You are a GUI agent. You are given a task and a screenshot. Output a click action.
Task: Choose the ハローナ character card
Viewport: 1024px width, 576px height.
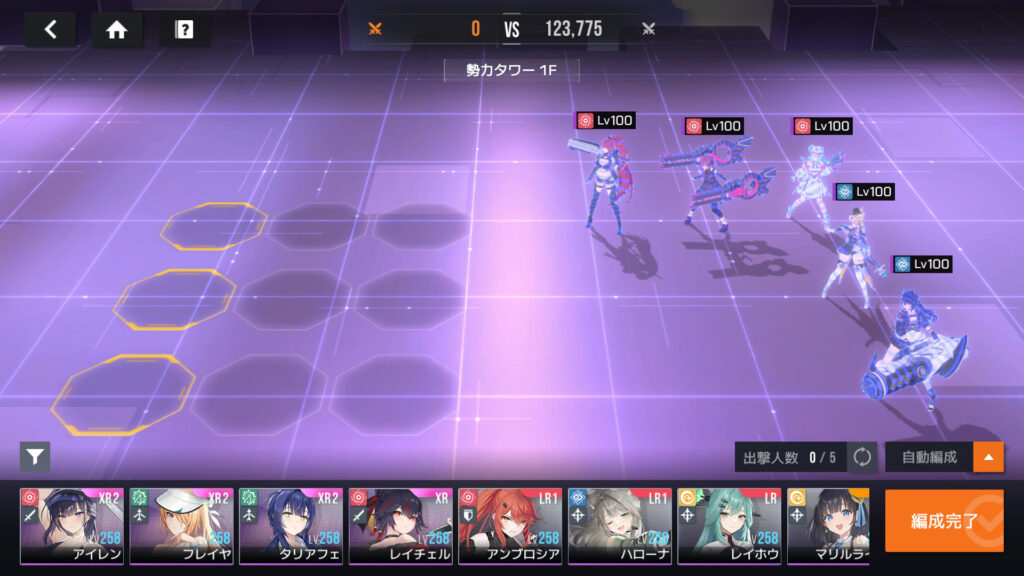point(619,526)
